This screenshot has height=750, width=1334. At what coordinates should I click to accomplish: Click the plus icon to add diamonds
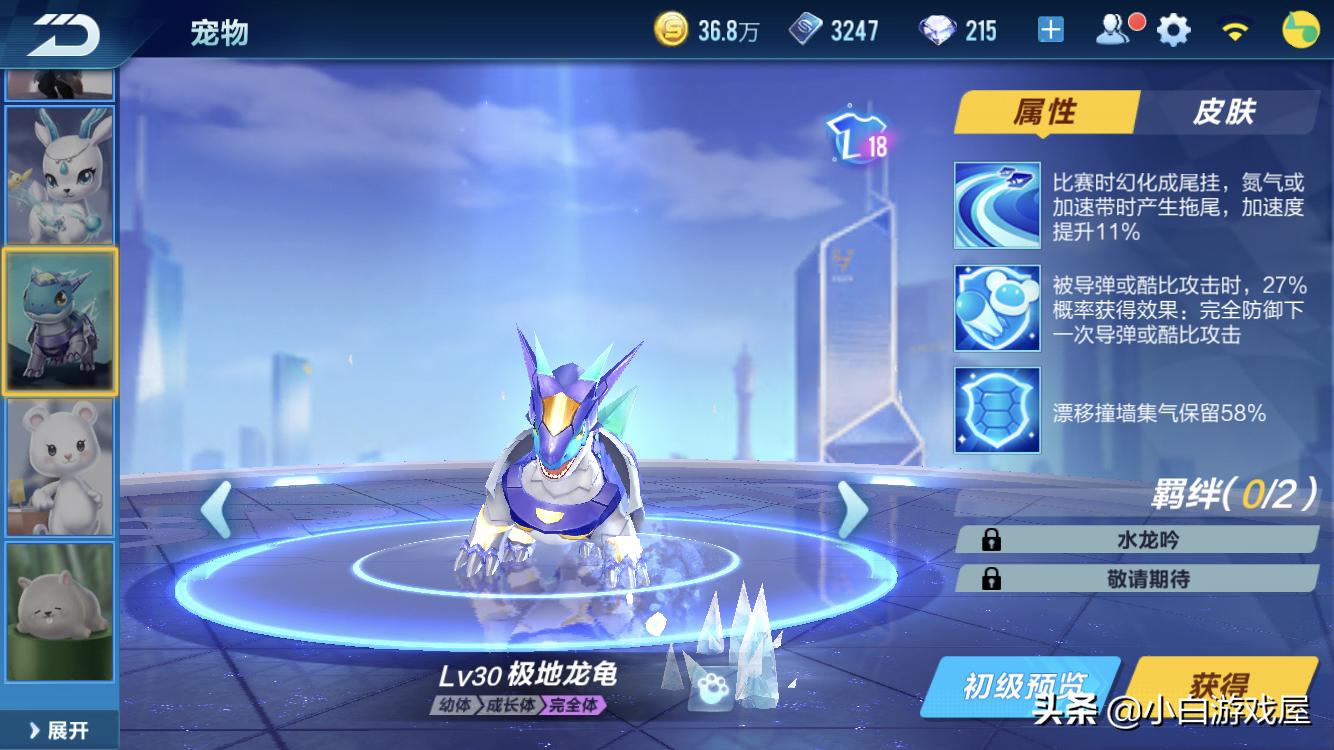tap(1049, 29)
